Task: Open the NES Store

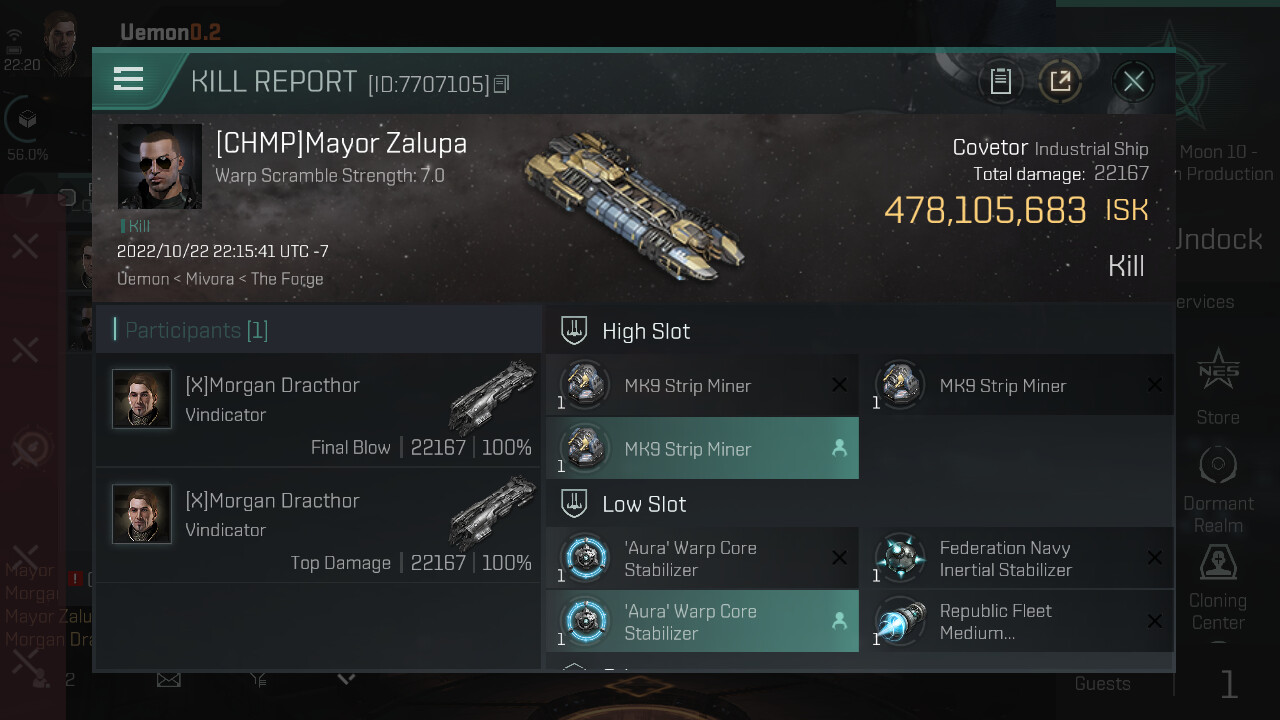Action: [1218, 384]
